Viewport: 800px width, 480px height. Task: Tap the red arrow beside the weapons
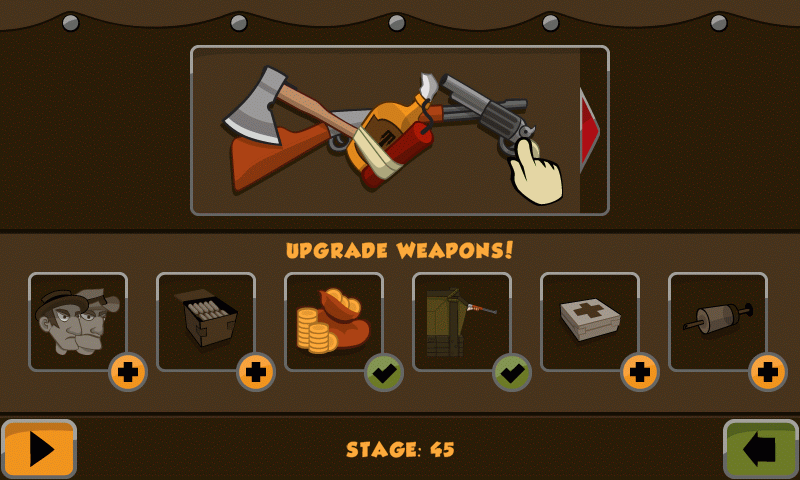pos(590,130)
